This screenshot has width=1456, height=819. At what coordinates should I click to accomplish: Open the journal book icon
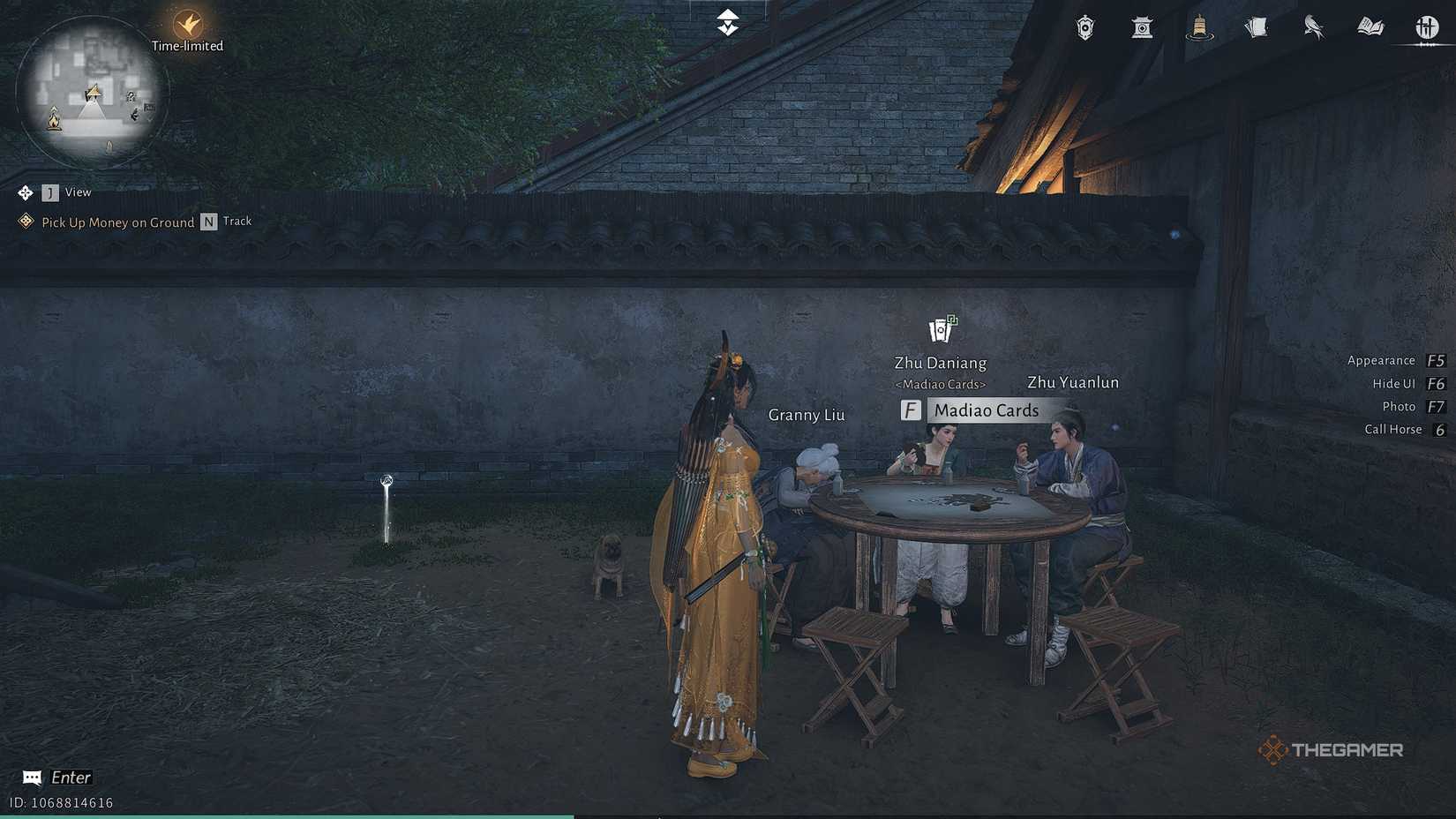tap(1370, 27)
